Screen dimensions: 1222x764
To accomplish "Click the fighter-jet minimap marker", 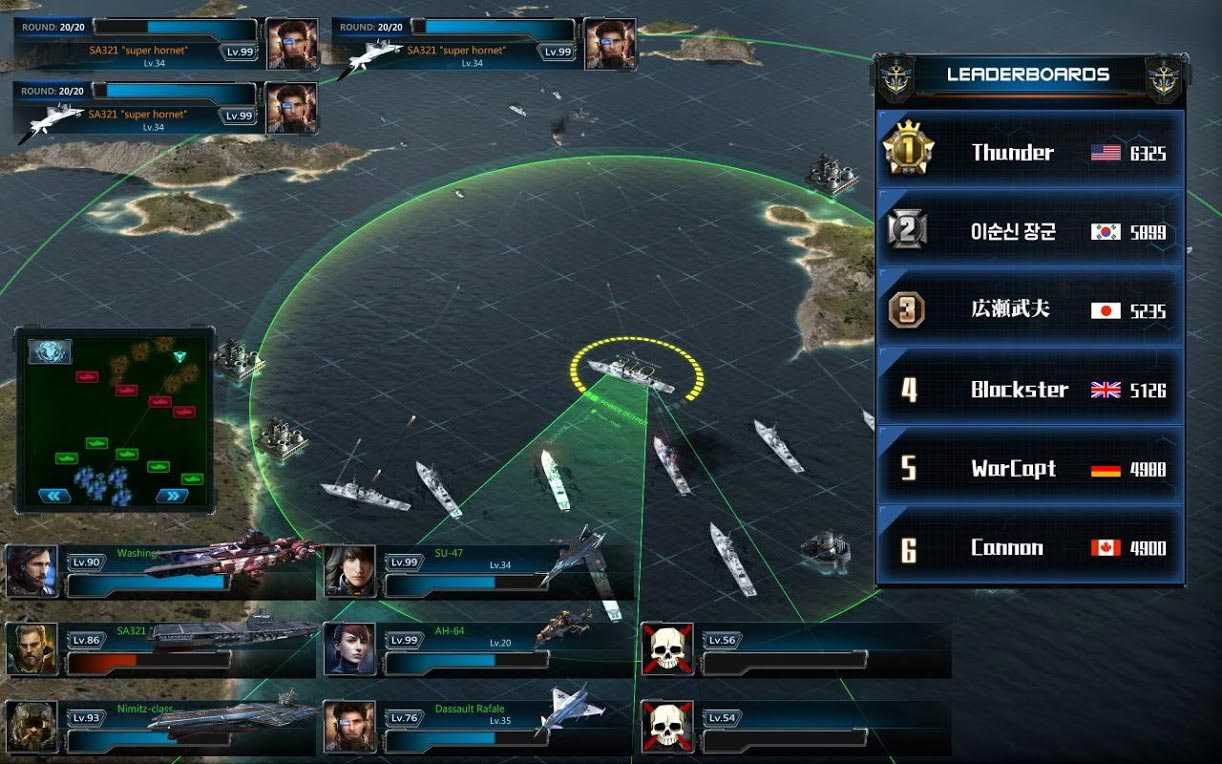I will pyautogui.click(x=180, y=356).
